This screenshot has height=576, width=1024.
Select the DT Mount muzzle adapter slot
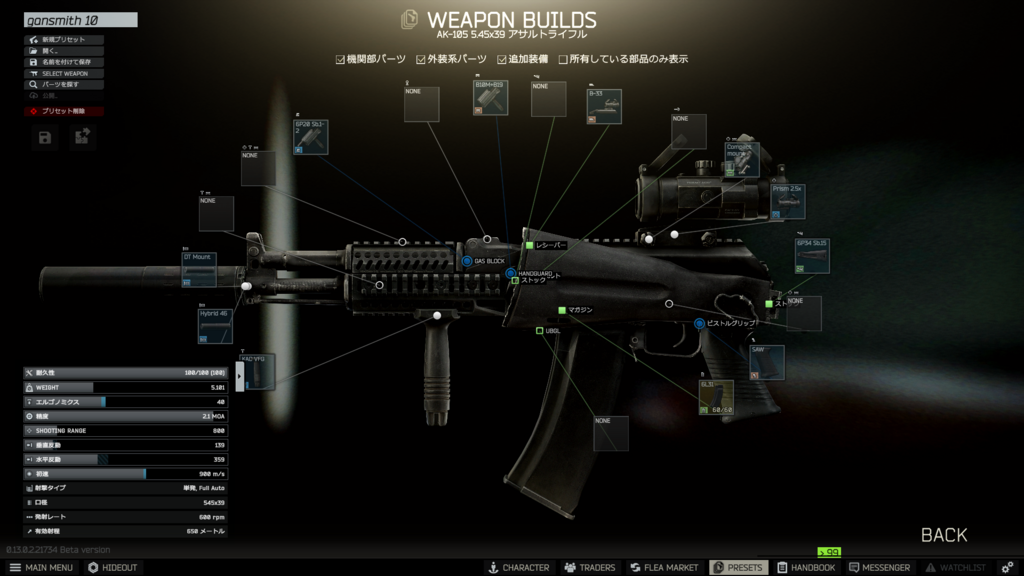click(x=199, y=269)
